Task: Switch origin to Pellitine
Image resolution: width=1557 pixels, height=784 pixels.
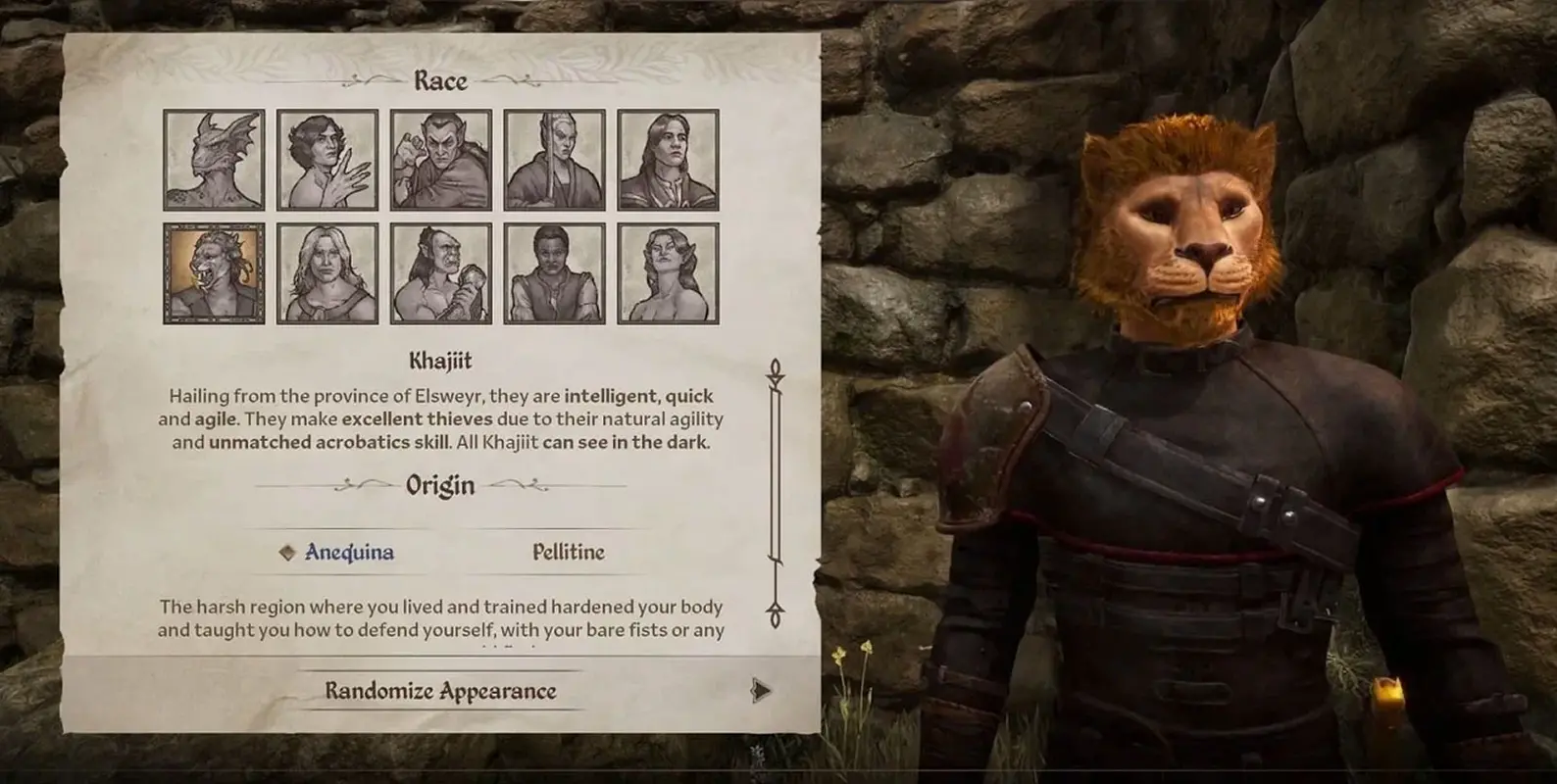Action: point(568,552)
